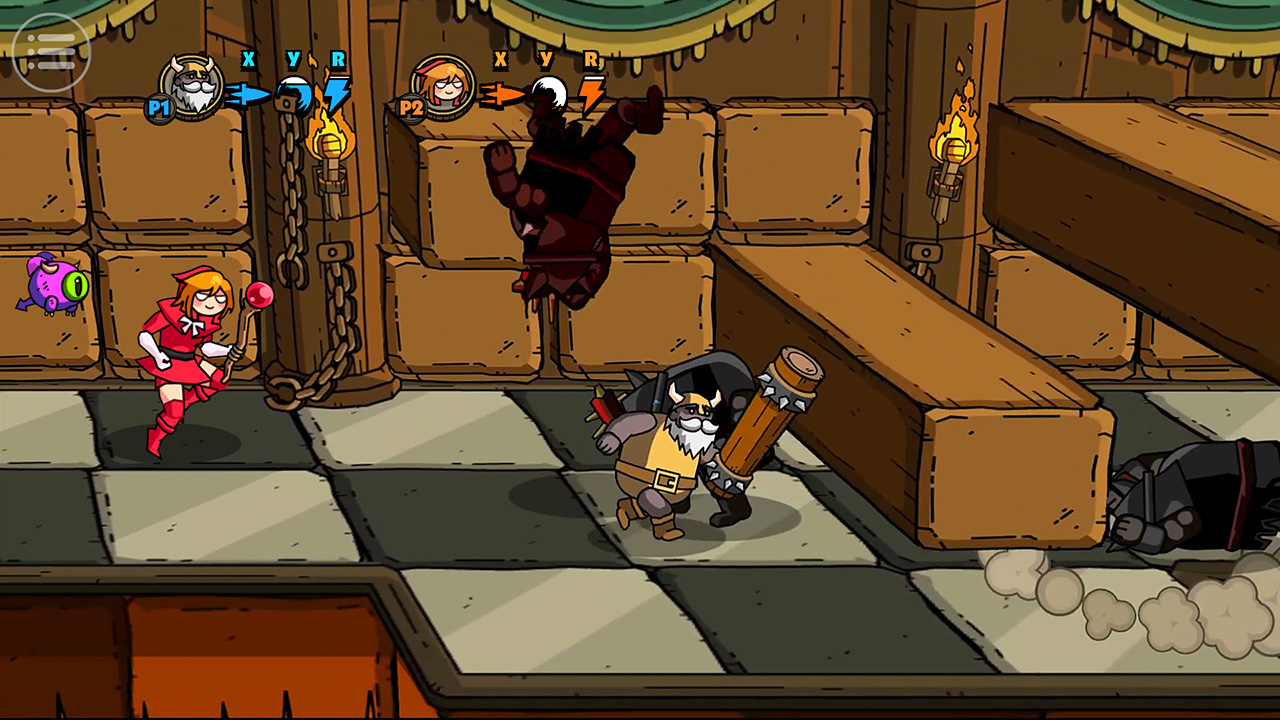Select P2's R lightning bolt icon
The width and height of the screenshot is (1280, 720).
(590, 95)
